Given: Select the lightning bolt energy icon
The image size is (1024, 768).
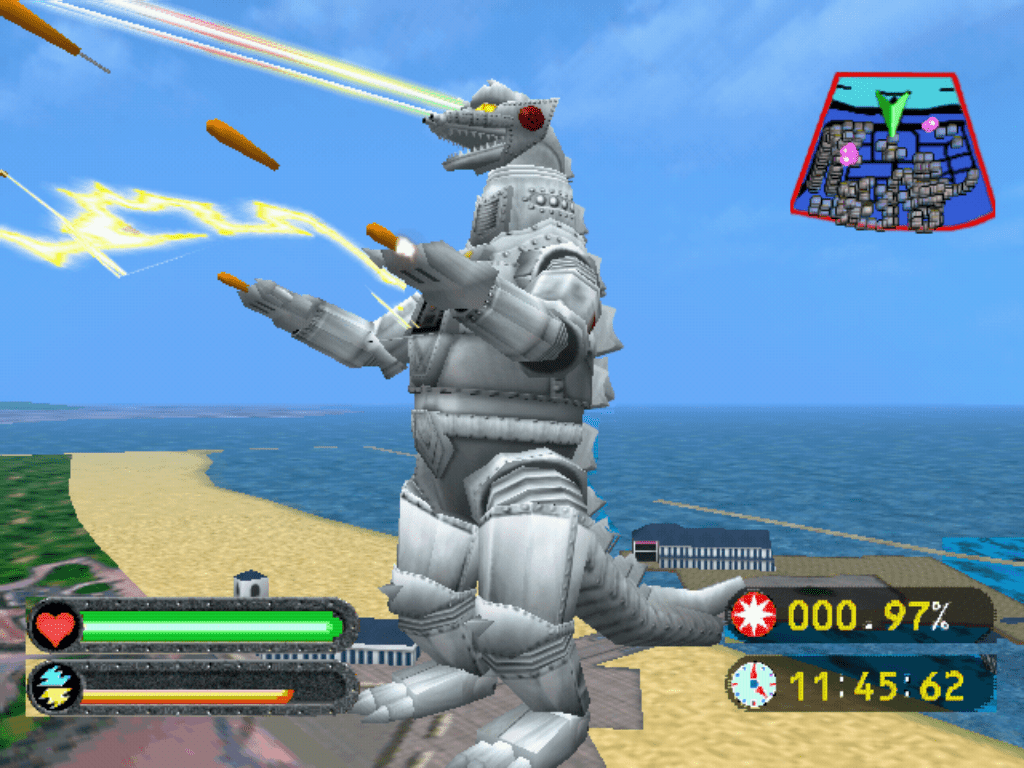Looking at the screenshot, I should pos(53,687).
